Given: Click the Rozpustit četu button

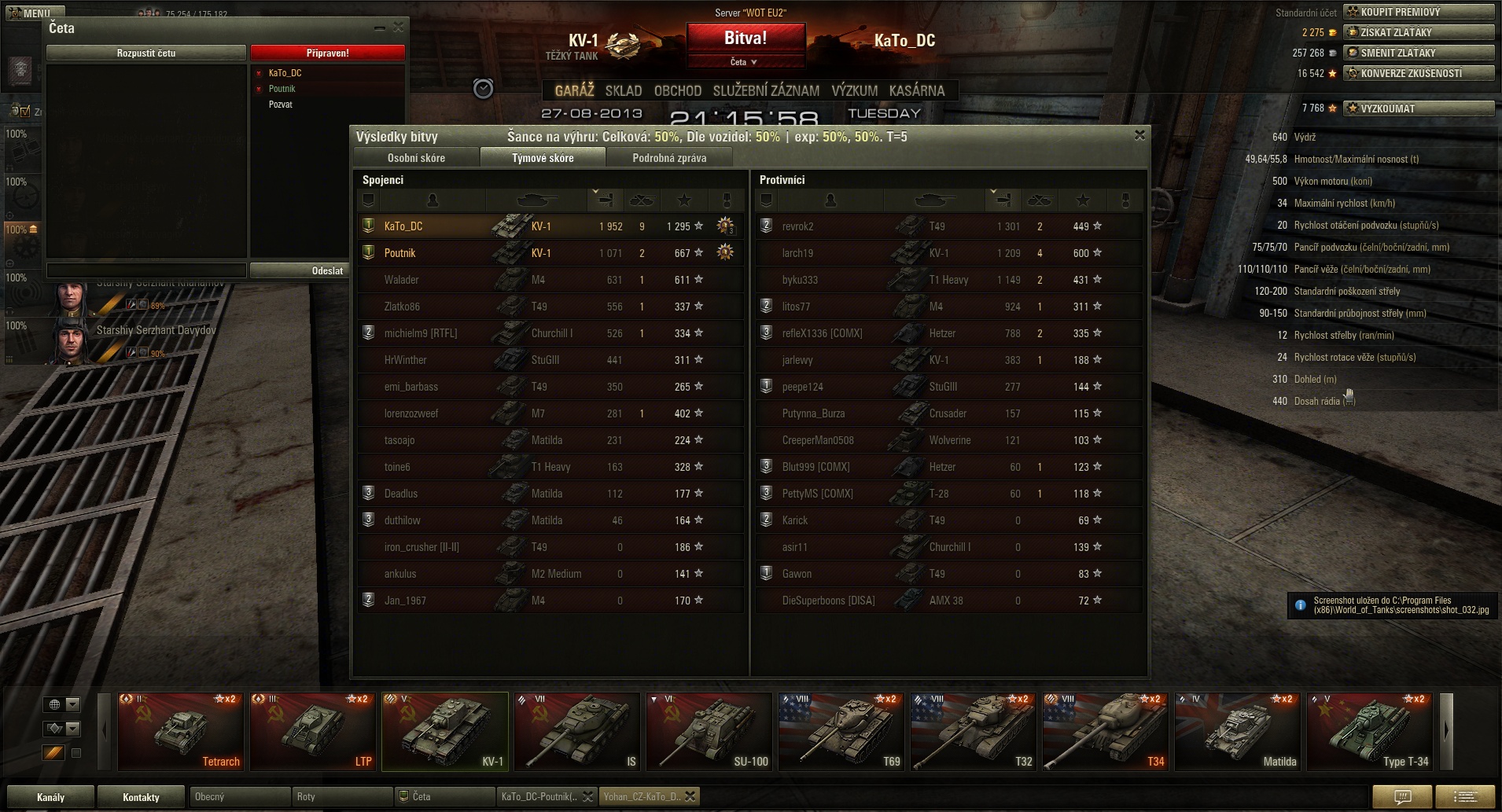Looking at the screenshot, I should coord(146,53).
